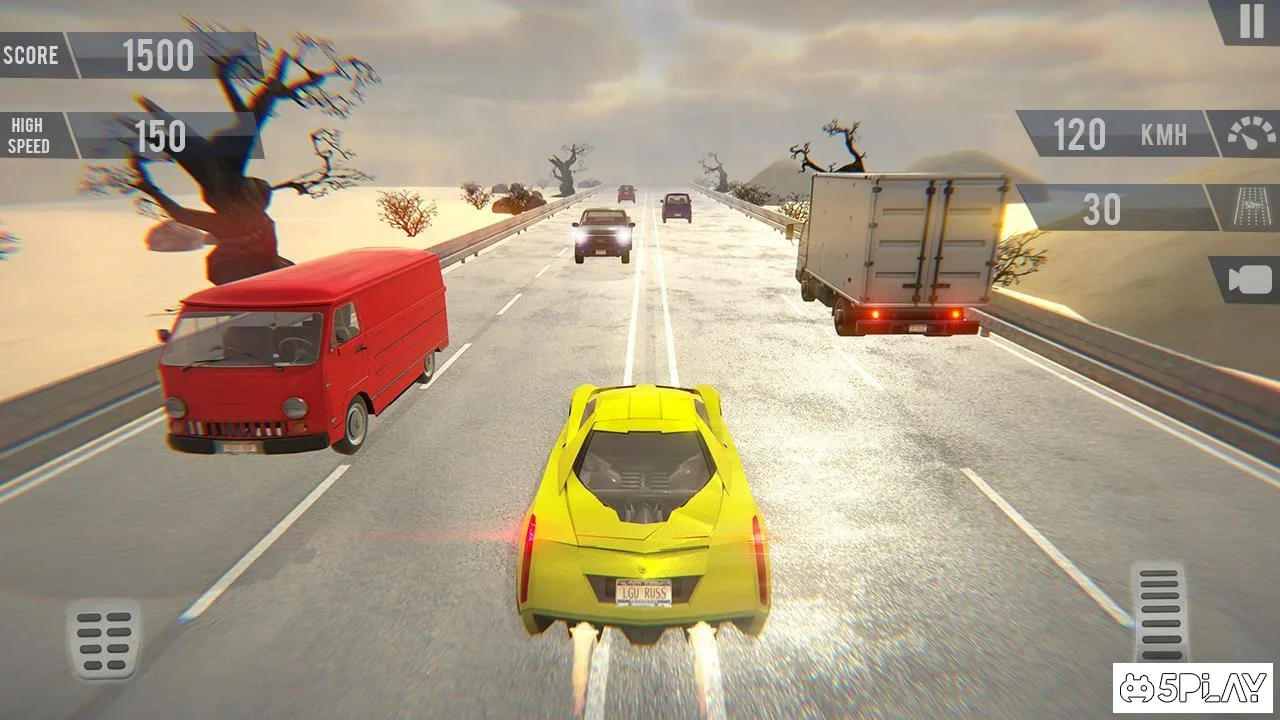Pause the game with the pause button
Viewport: 1280px width, 720px height.
click(1251, 21)
